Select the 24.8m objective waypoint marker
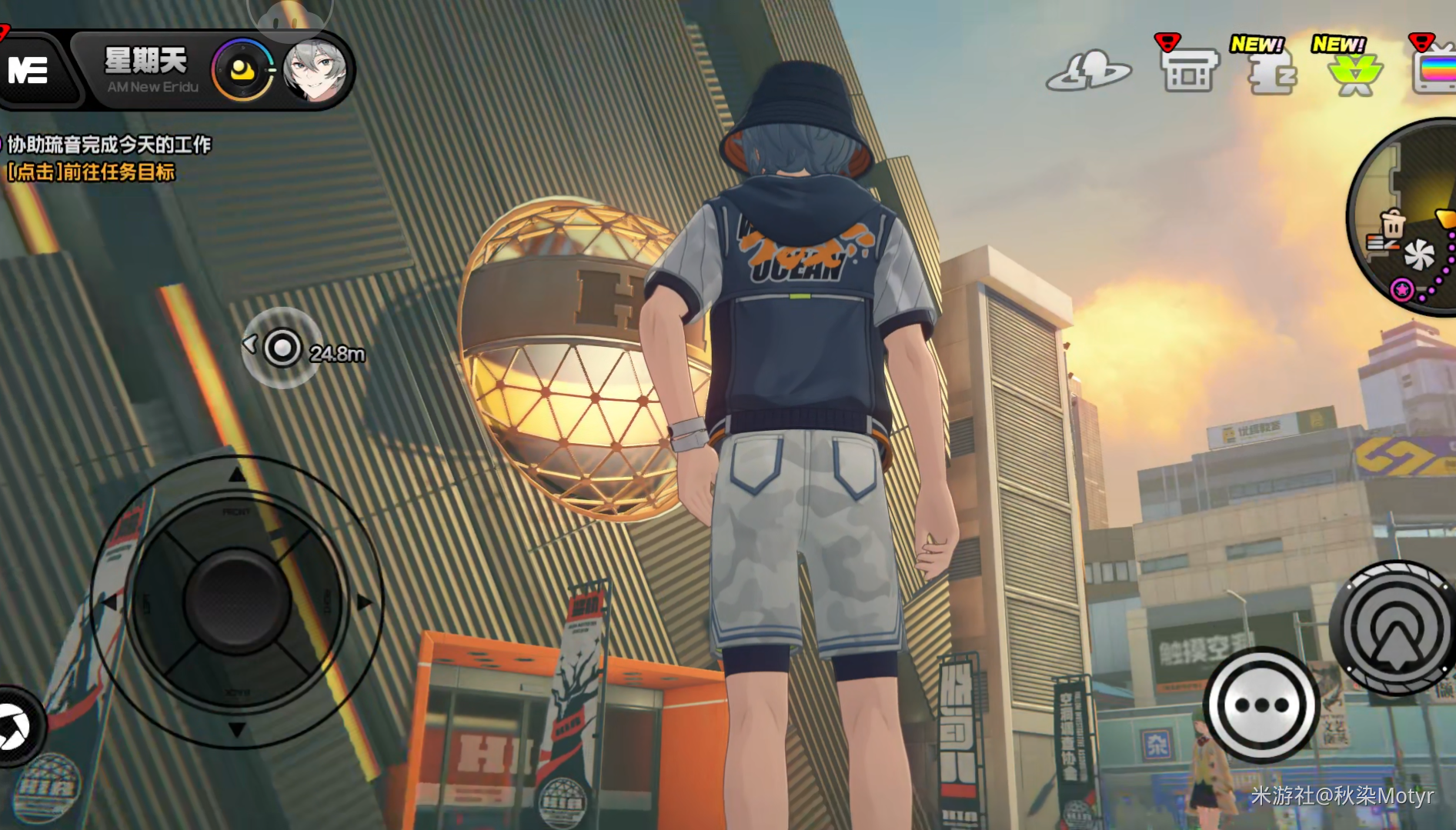The height and width of the screenshot is (830, 1456). pyautogui.click(x=282, y=348)
